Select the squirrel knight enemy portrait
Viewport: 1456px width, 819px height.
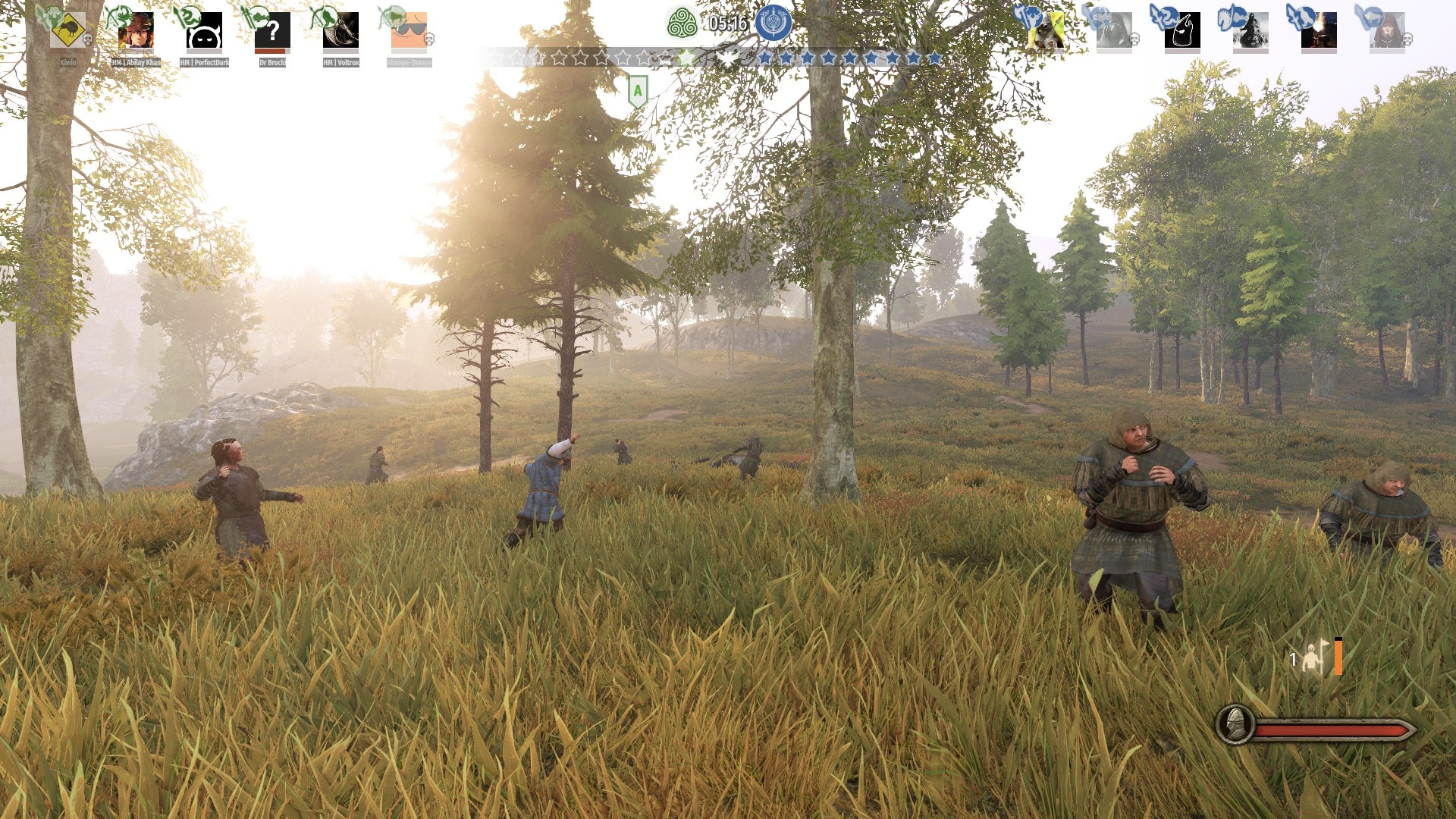pyautogui.click(x=1046, y=30)
